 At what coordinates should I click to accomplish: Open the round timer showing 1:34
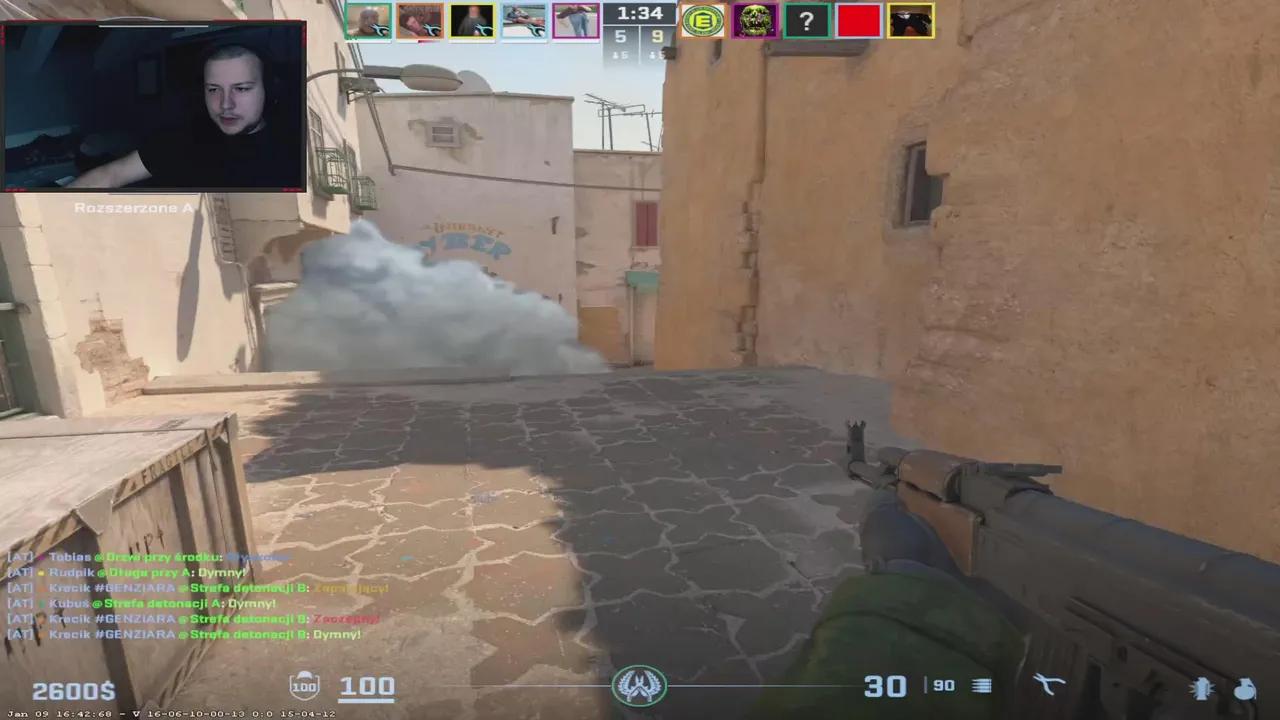pos(638,14)
